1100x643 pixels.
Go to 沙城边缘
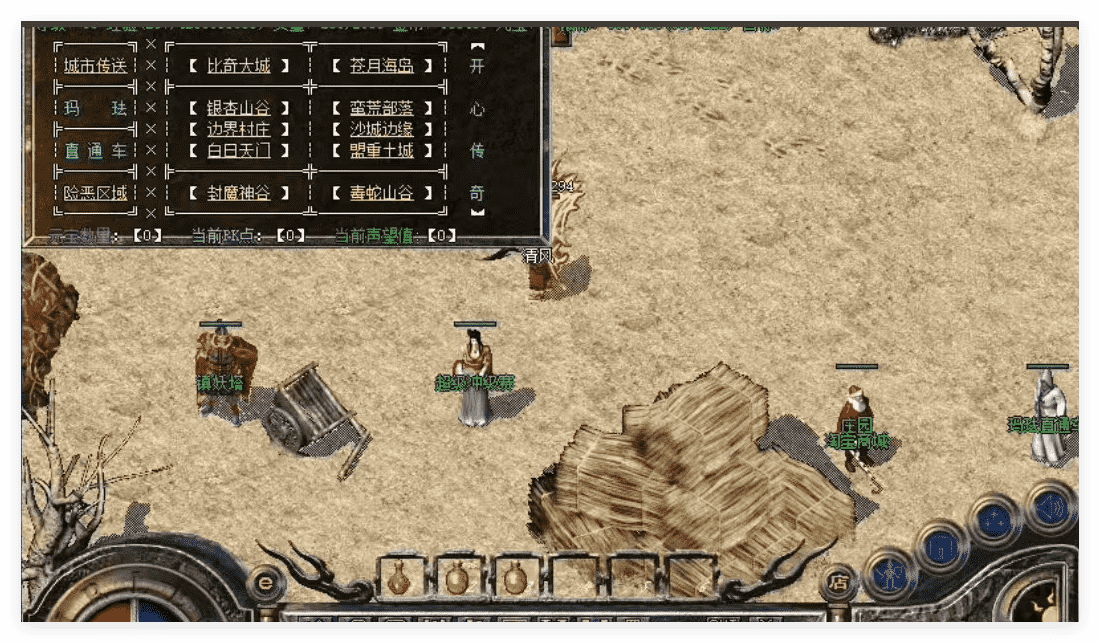coord(382,130)
